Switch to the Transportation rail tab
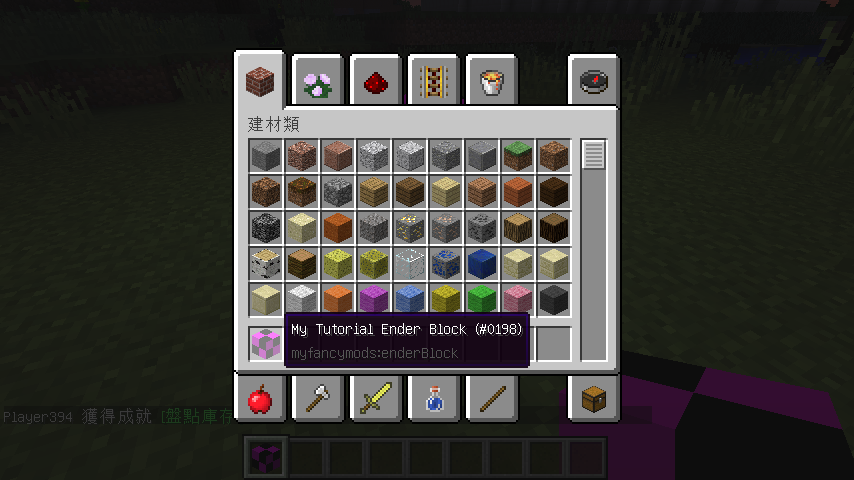This screenshot has height=480, width=854. click(x=433, y=82)
